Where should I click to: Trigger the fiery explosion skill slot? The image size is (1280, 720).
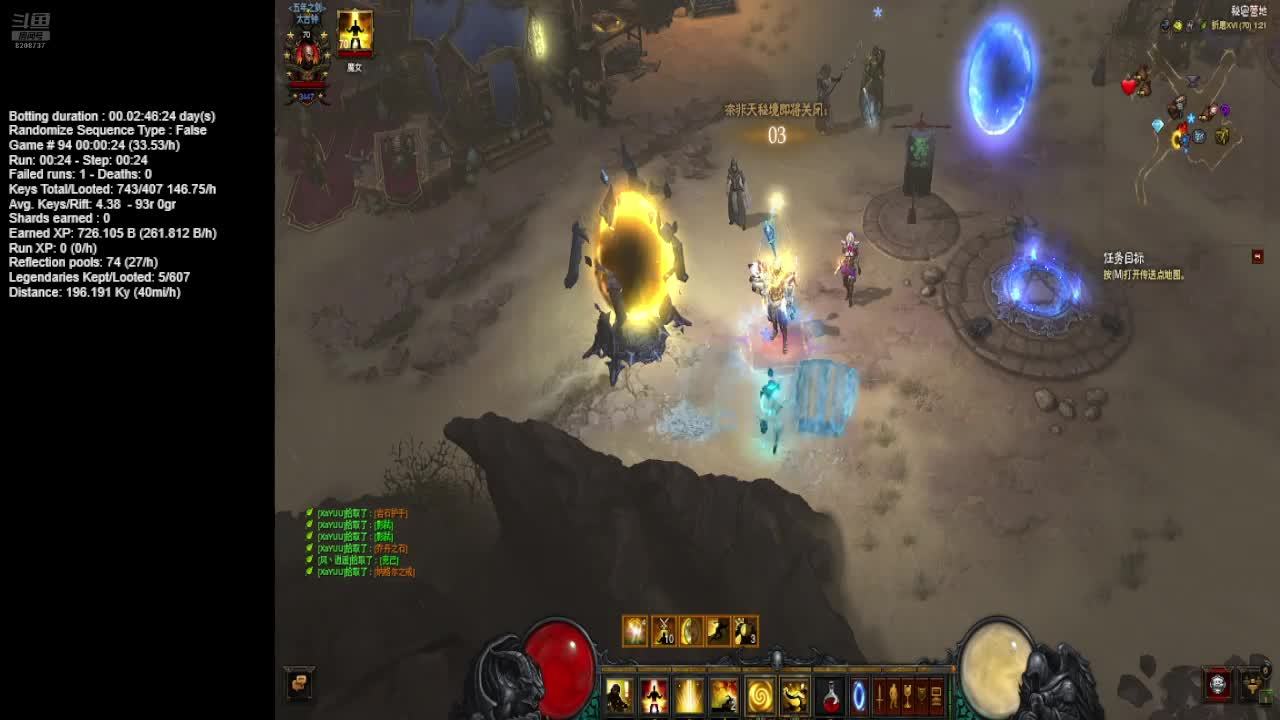(x=724, y=695)
